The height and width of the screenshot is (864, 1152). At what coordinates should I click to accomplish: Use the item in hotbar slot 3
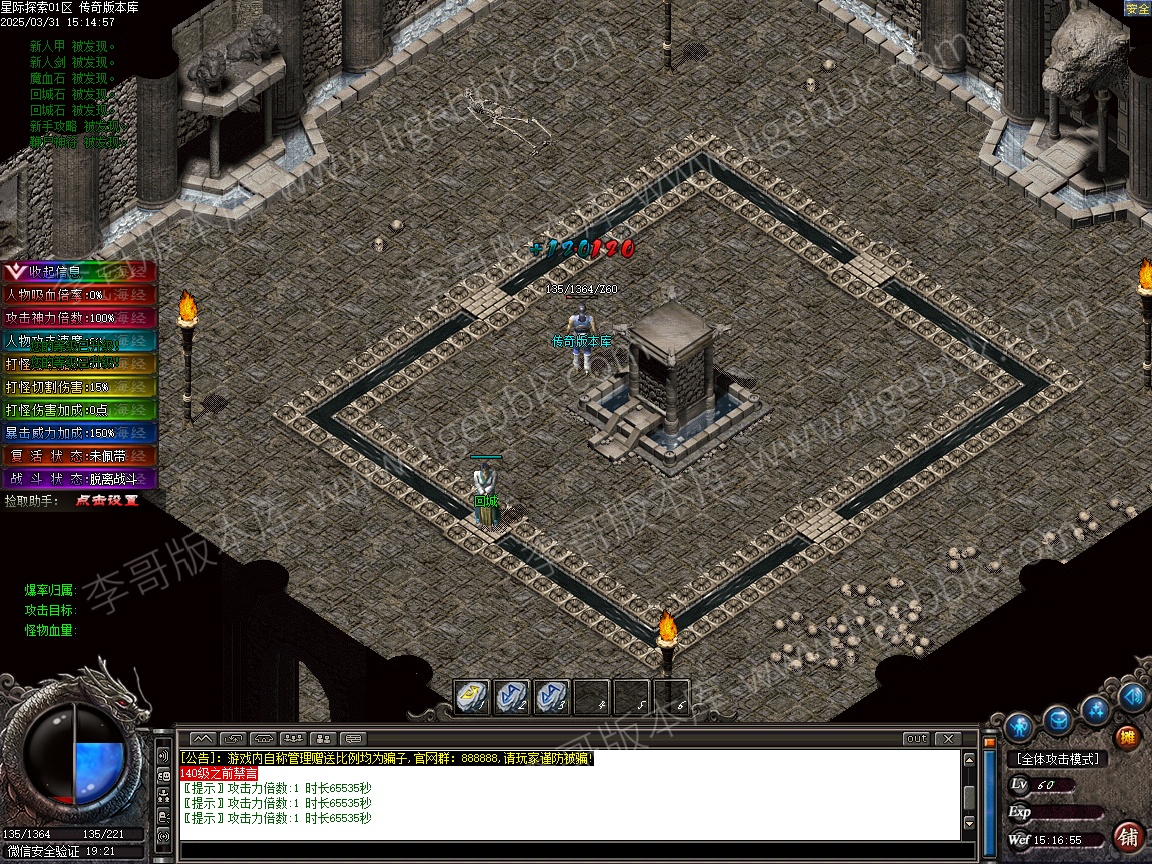[x=551, y=695]
